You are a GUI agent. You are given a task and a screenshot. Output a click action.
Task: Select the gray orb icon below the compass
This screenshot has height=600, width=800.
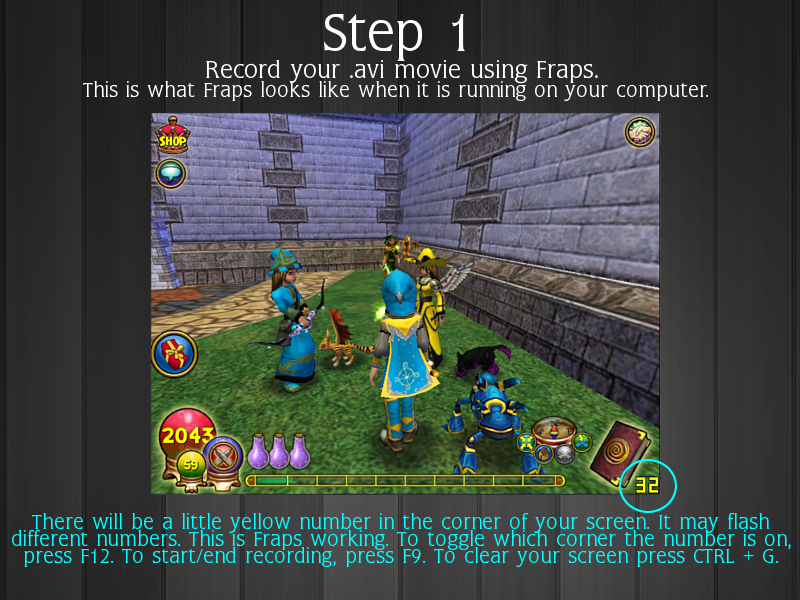click(x=564, y=453)
